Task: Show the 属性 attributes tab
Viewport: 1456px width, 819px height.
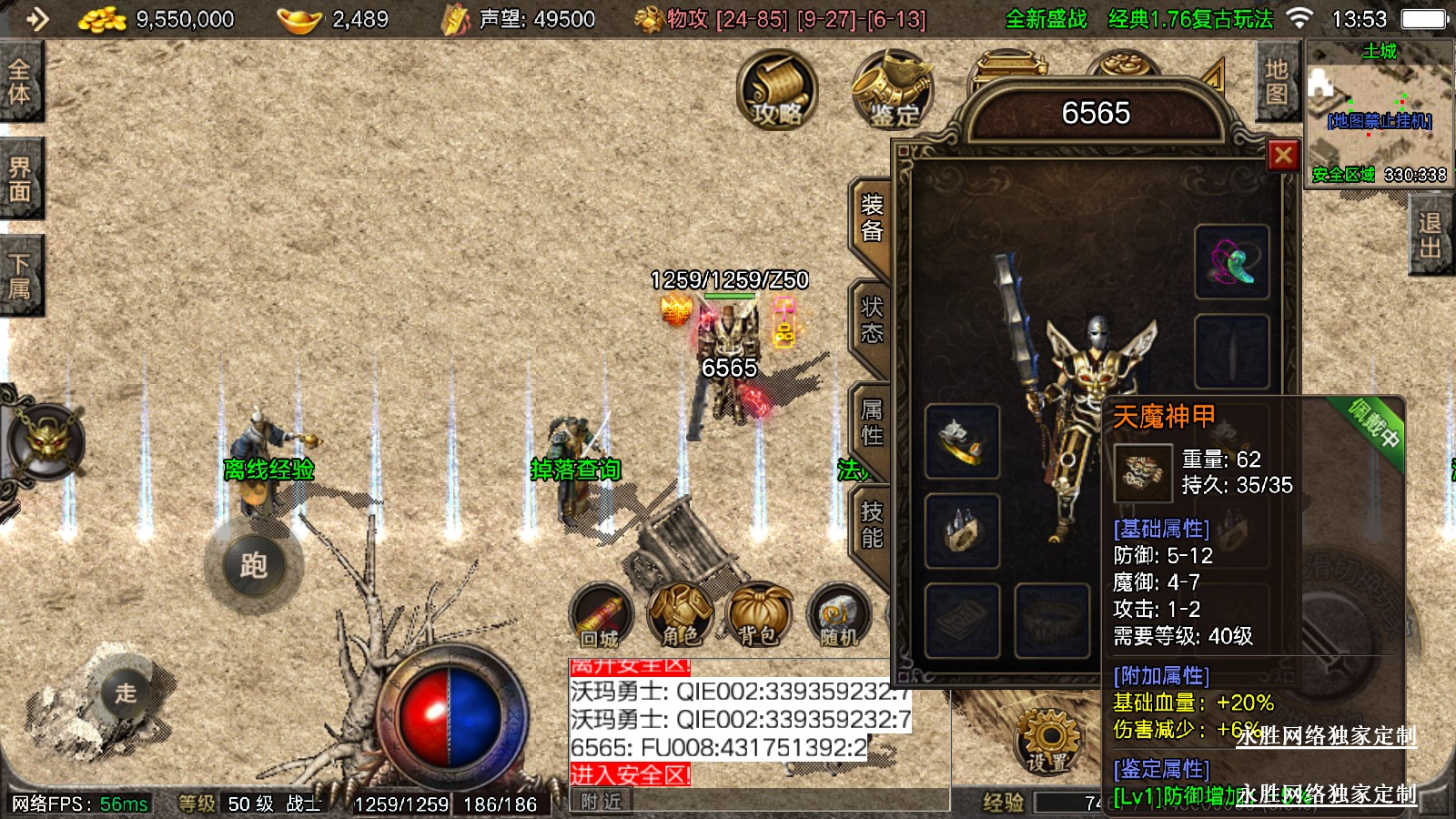Action: (871, 423)
